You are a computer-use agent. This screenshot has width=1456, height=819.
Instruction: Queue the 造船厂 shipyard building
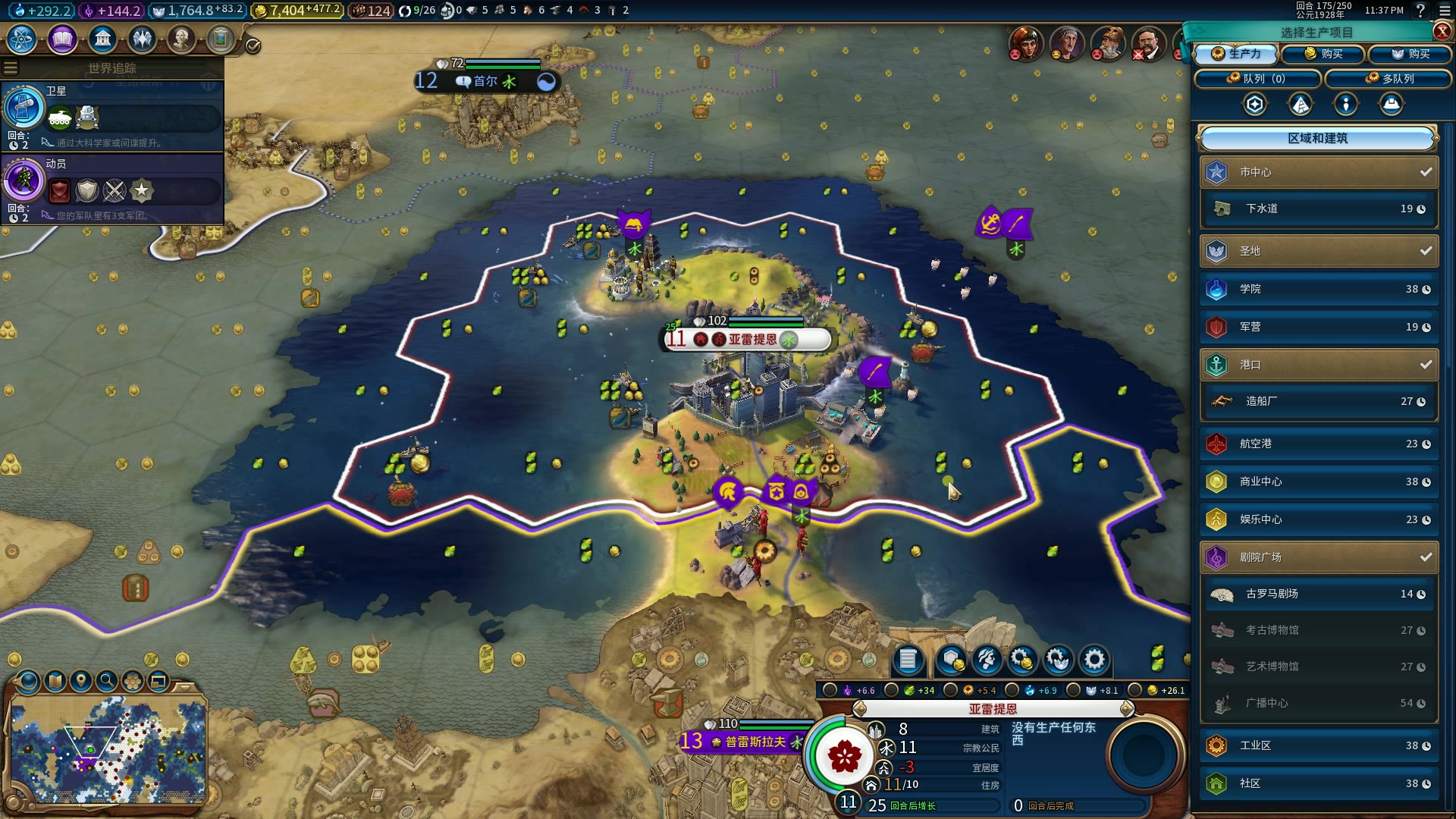(1319, 401)
